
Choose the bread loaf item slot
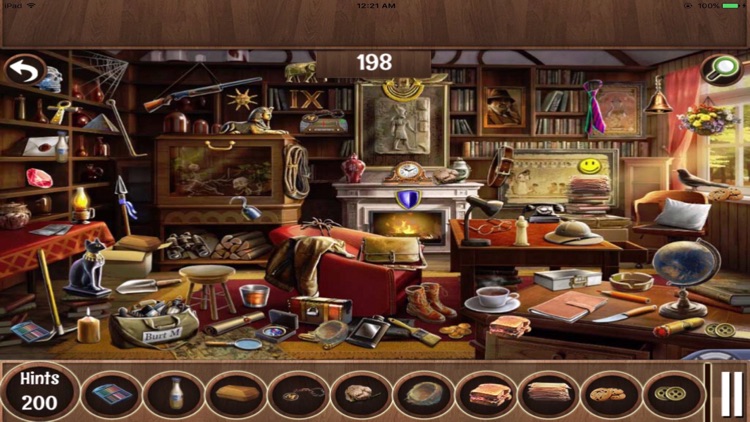coord(237,393)
